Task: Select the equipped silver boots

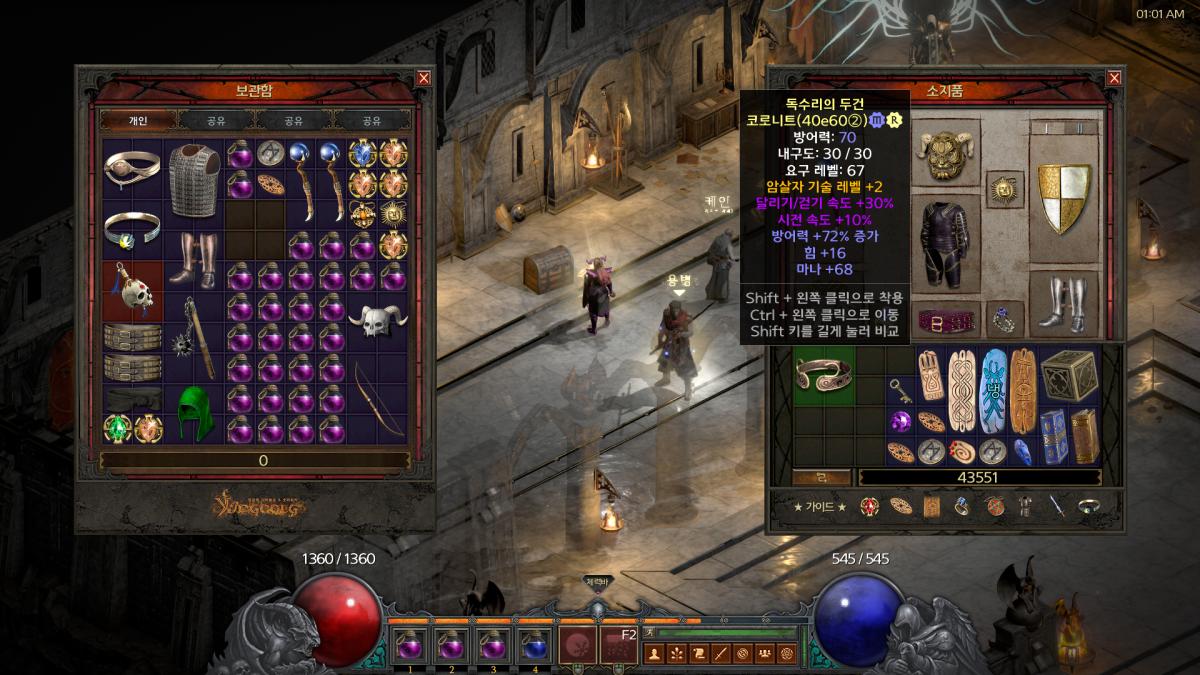Action: click(x=1062, y=304)
